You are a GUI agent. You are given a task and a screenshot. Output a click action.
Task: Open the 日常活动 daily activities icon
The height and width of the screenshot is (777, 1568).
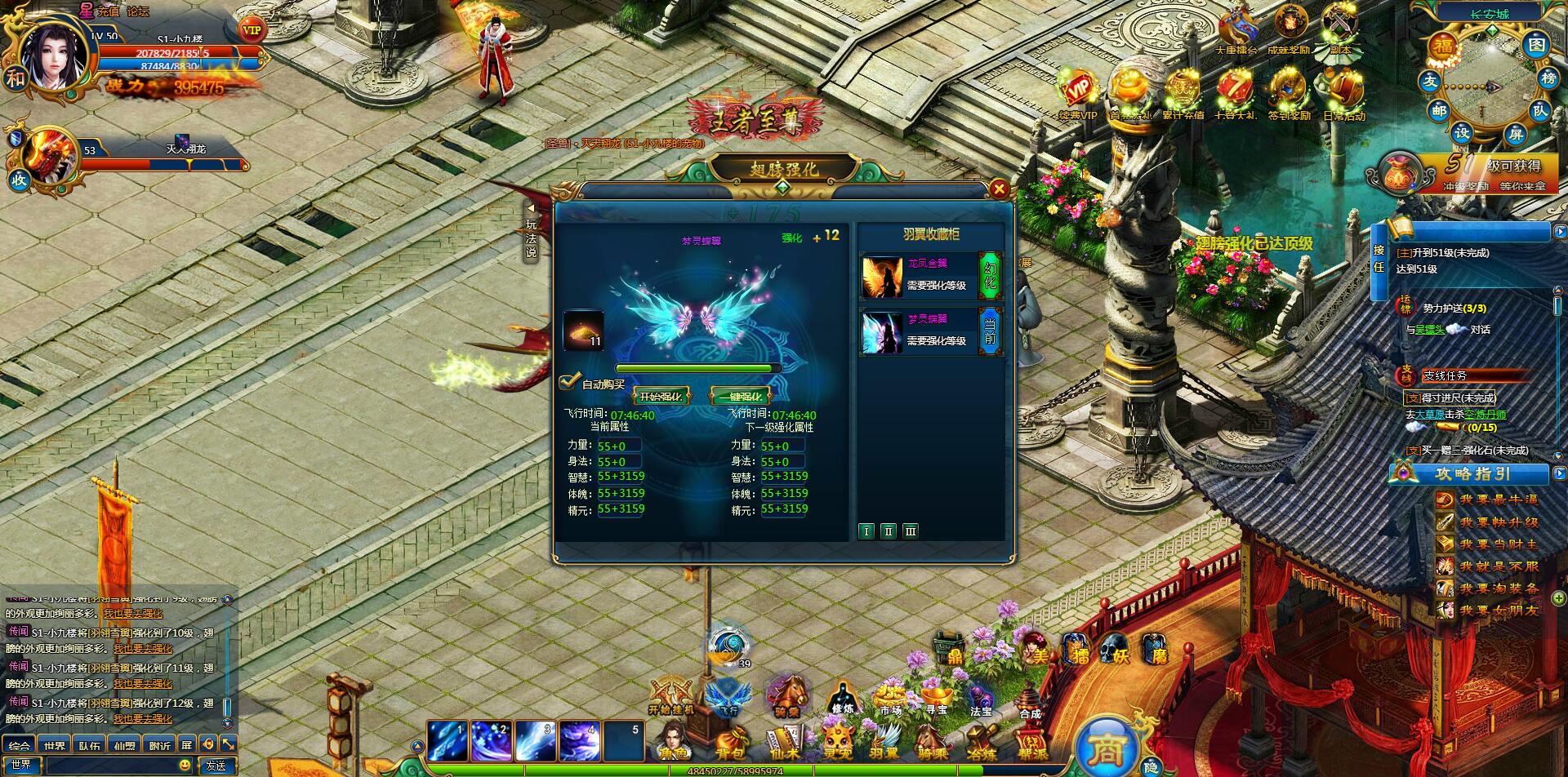(x=1343, y=94)
